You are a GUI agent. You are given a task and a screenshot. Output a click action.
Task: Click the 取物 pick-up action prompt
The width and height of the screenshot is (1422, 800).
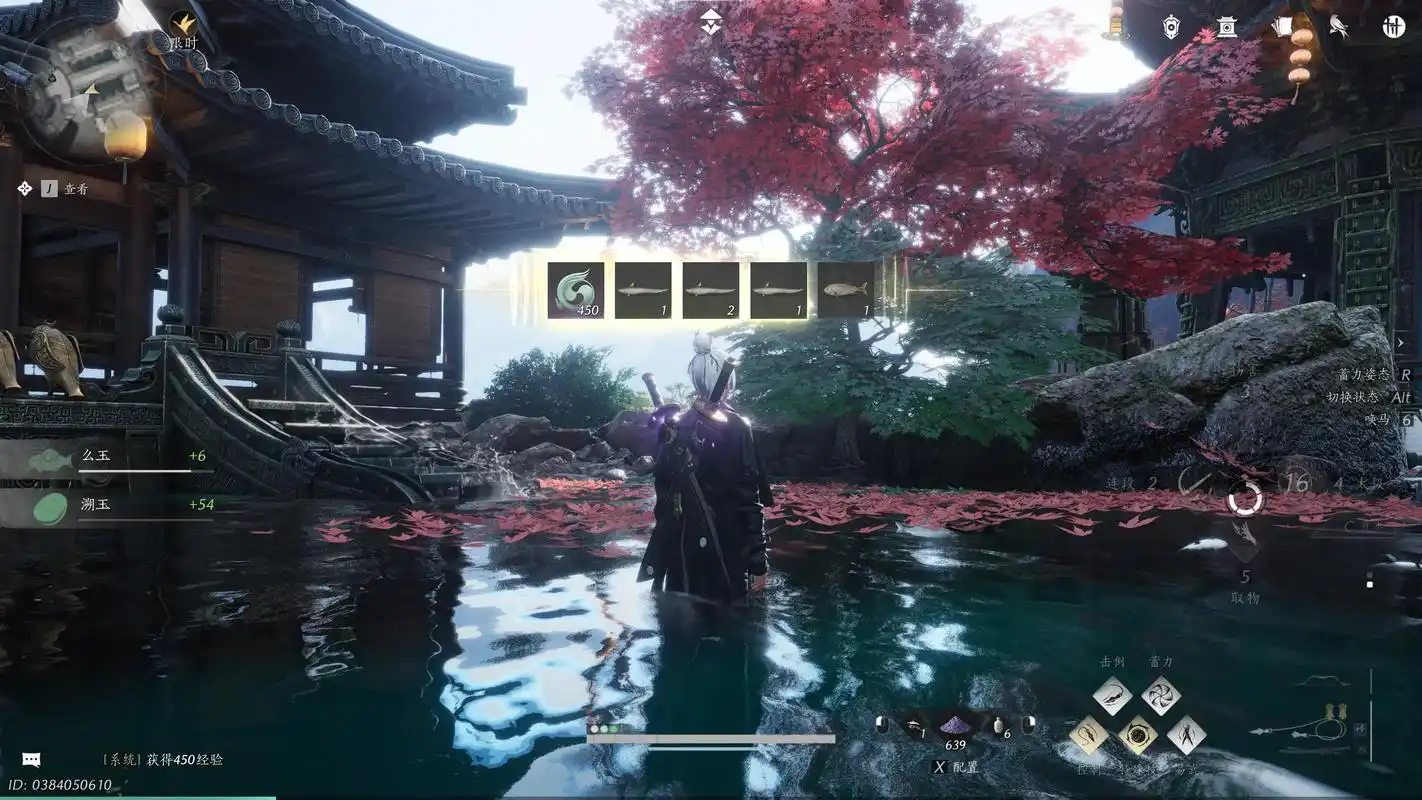coord(1245,590)
